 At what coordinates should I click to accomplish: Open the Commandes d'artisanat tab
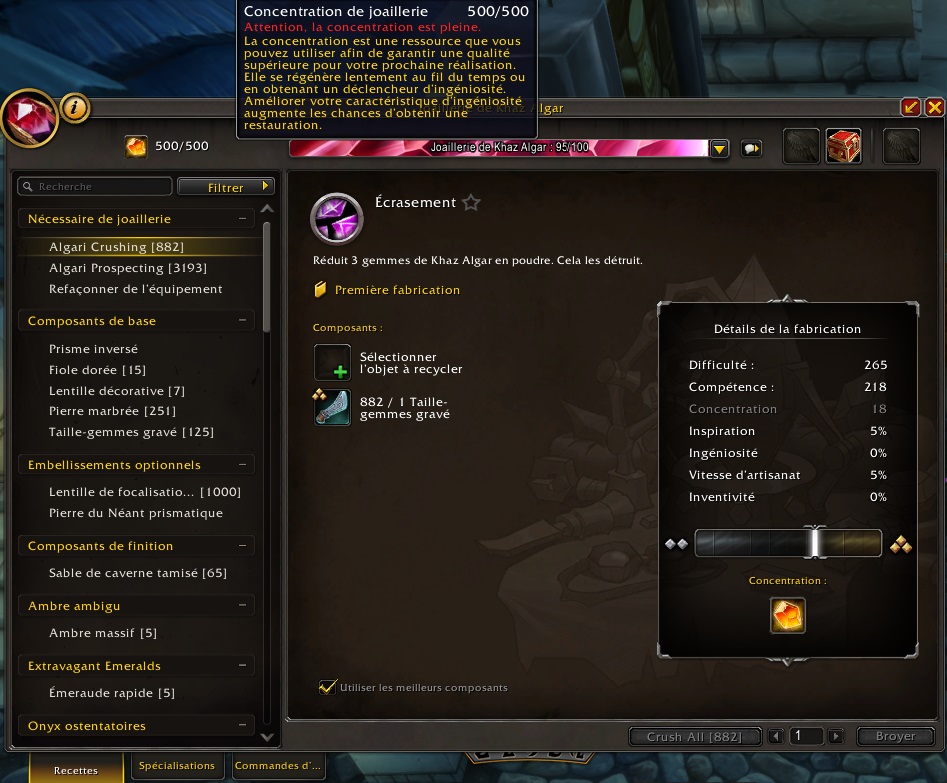coord(278,766)
